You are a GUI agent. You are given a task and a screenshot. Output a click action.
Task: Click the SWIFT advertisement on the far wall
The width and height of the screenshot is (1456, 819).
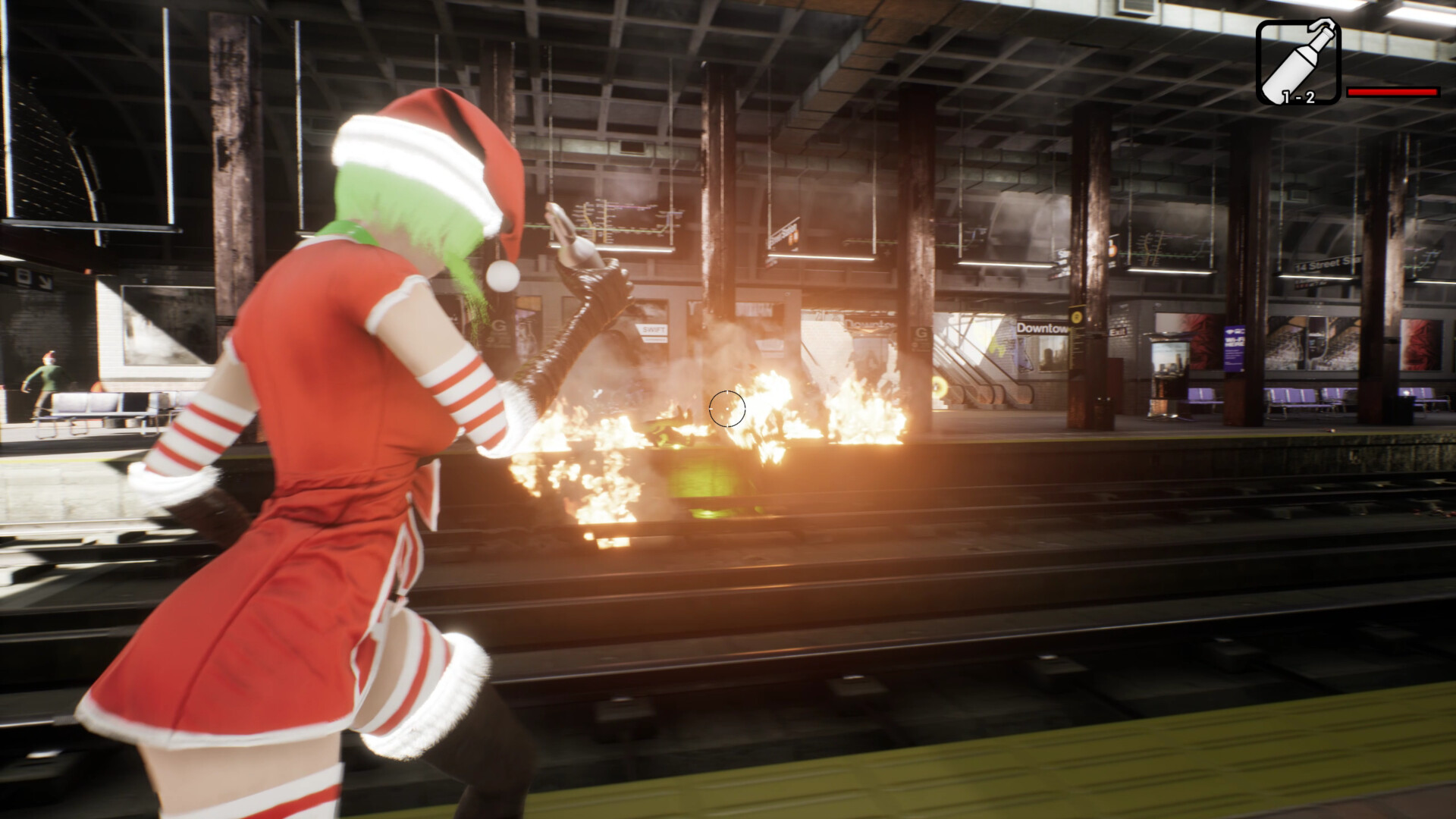pyautogui.click(x=652, y=331)
